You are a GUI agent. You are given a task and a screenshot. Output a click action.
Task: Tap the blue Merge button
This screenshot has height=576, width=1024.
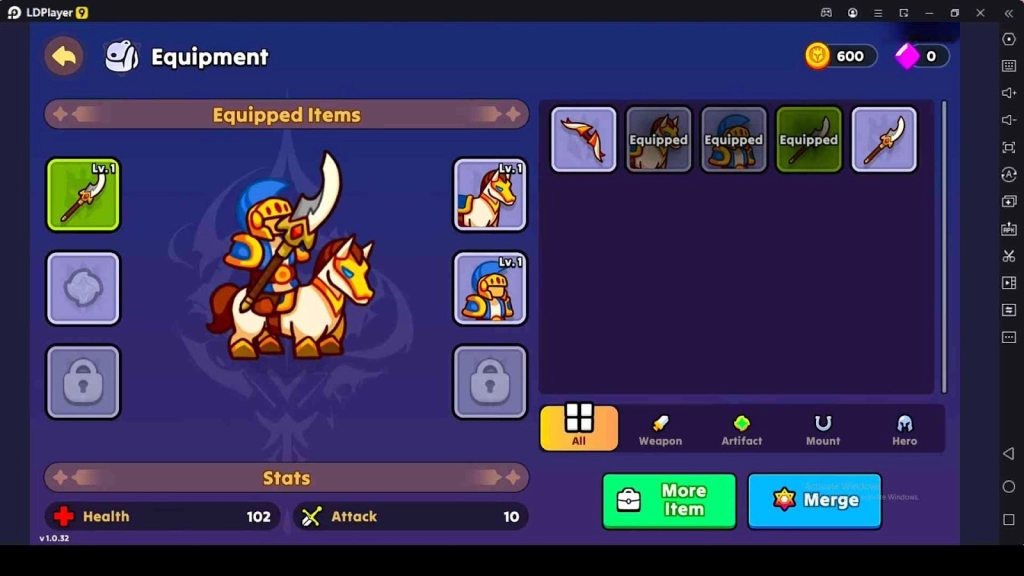pos(815,500)
